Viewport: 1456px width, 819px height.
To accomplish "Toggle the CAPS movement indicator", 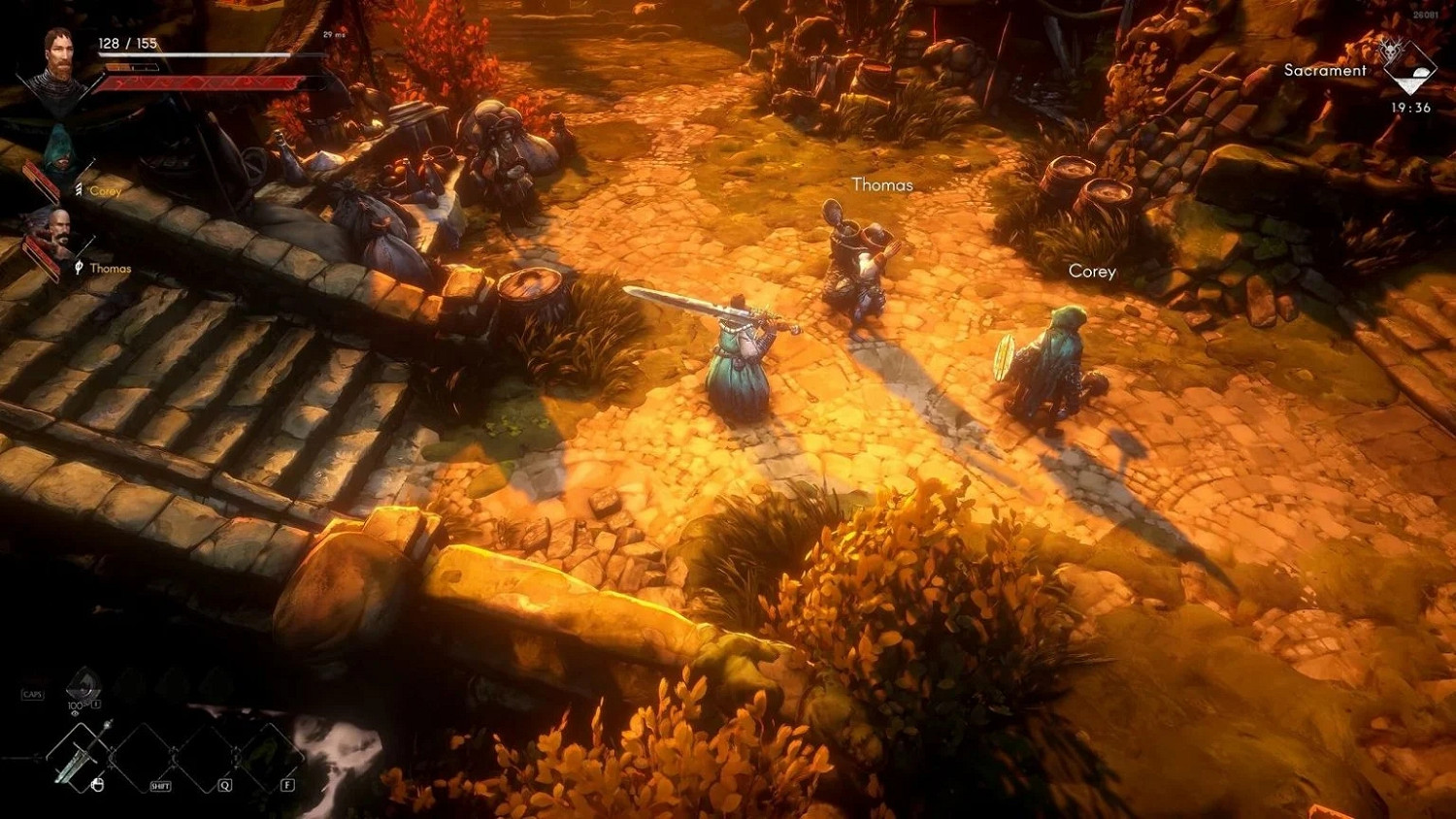I will [32, 694].
